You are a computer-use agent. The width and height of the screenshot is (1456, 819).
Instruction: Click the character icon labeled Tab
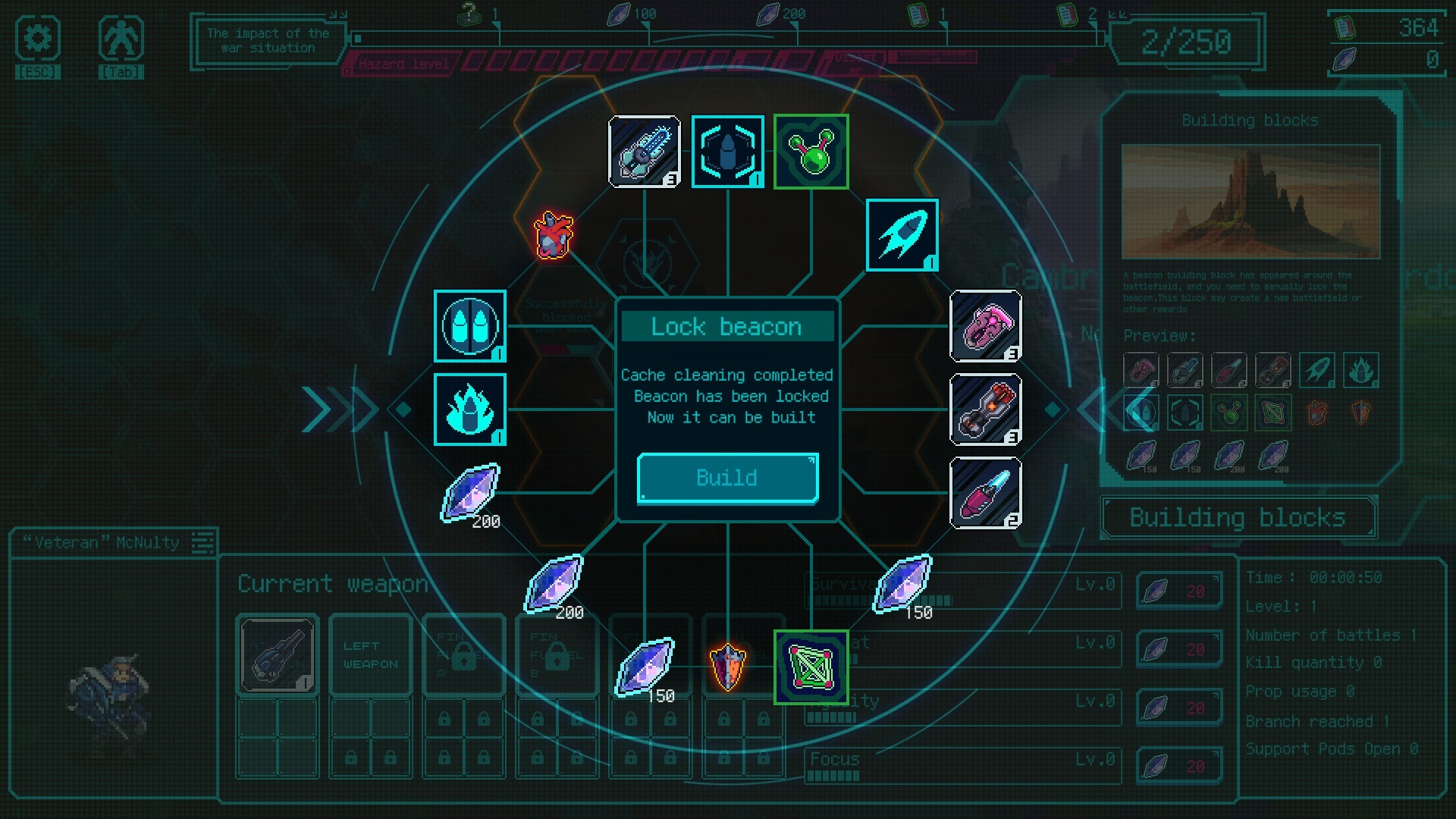pos(121,39)
